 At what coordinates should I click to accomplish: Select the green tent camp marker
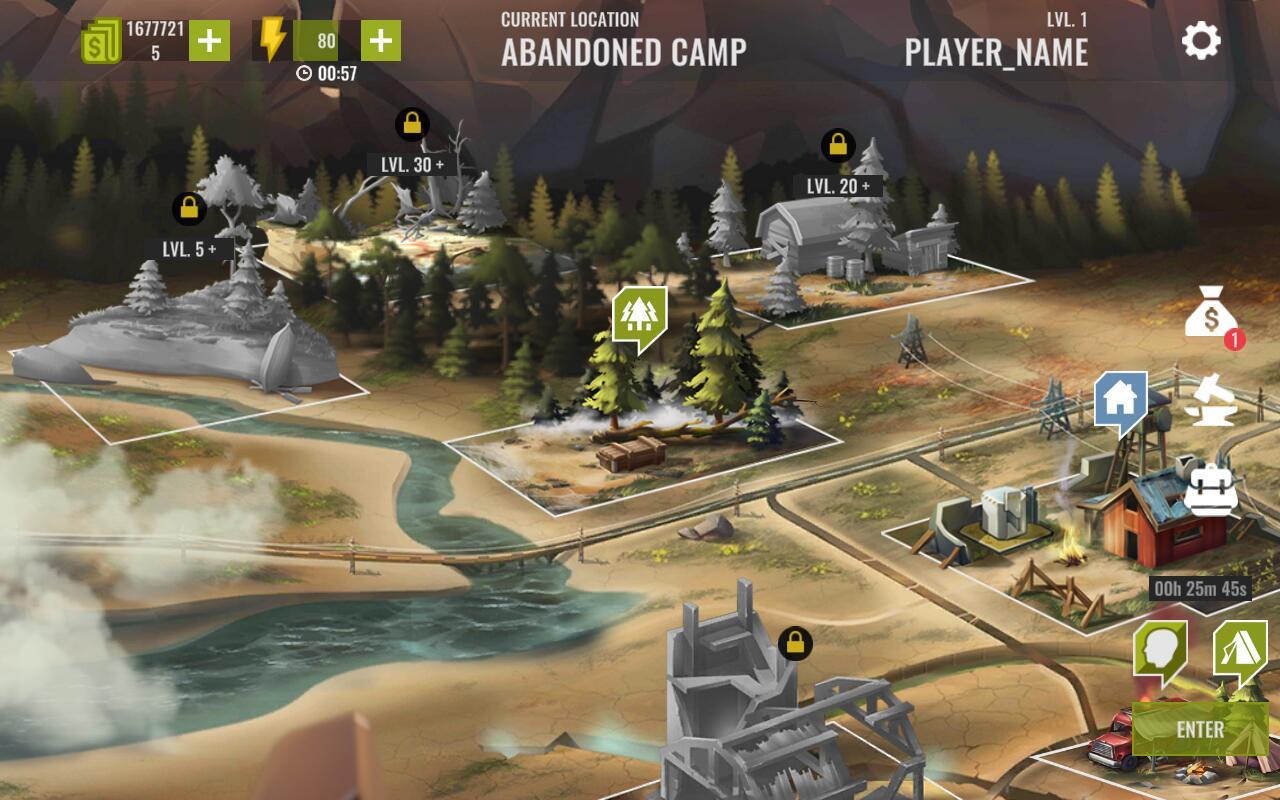(x=1239, y=650)
